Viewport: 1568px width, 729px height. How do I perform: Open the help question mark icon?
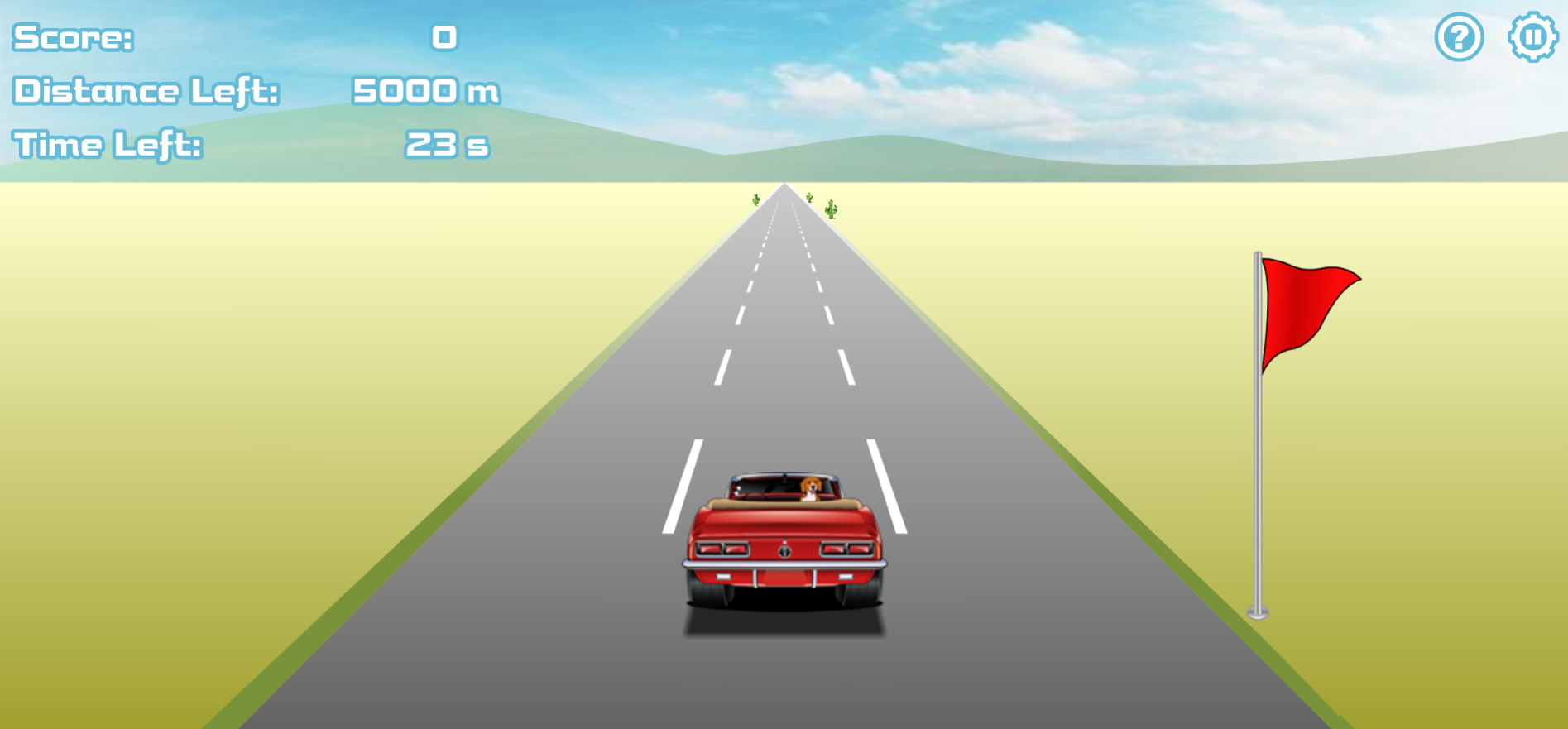(1460, 36)
